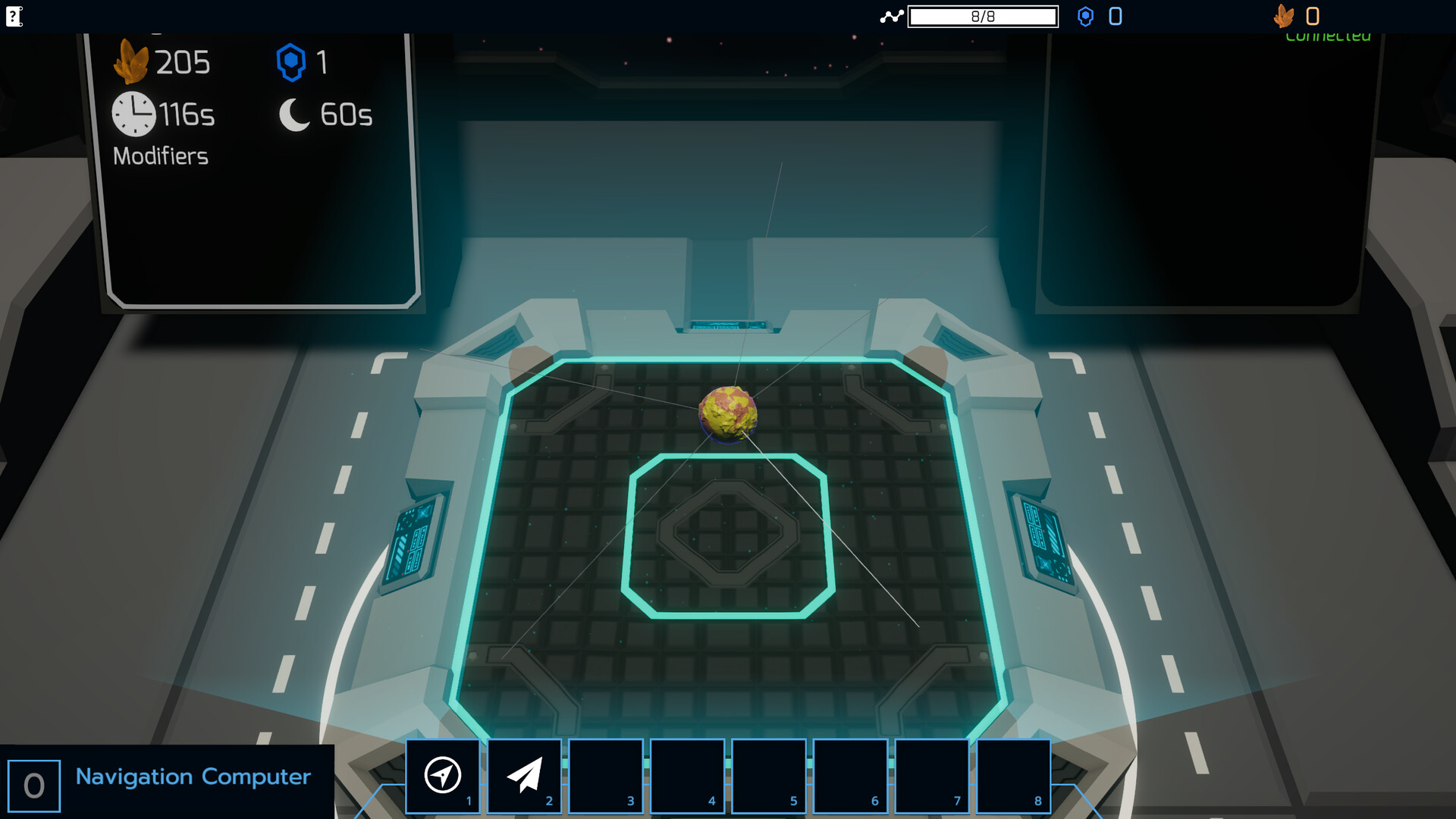Click the clock icon beside 116s

point(133,113)
